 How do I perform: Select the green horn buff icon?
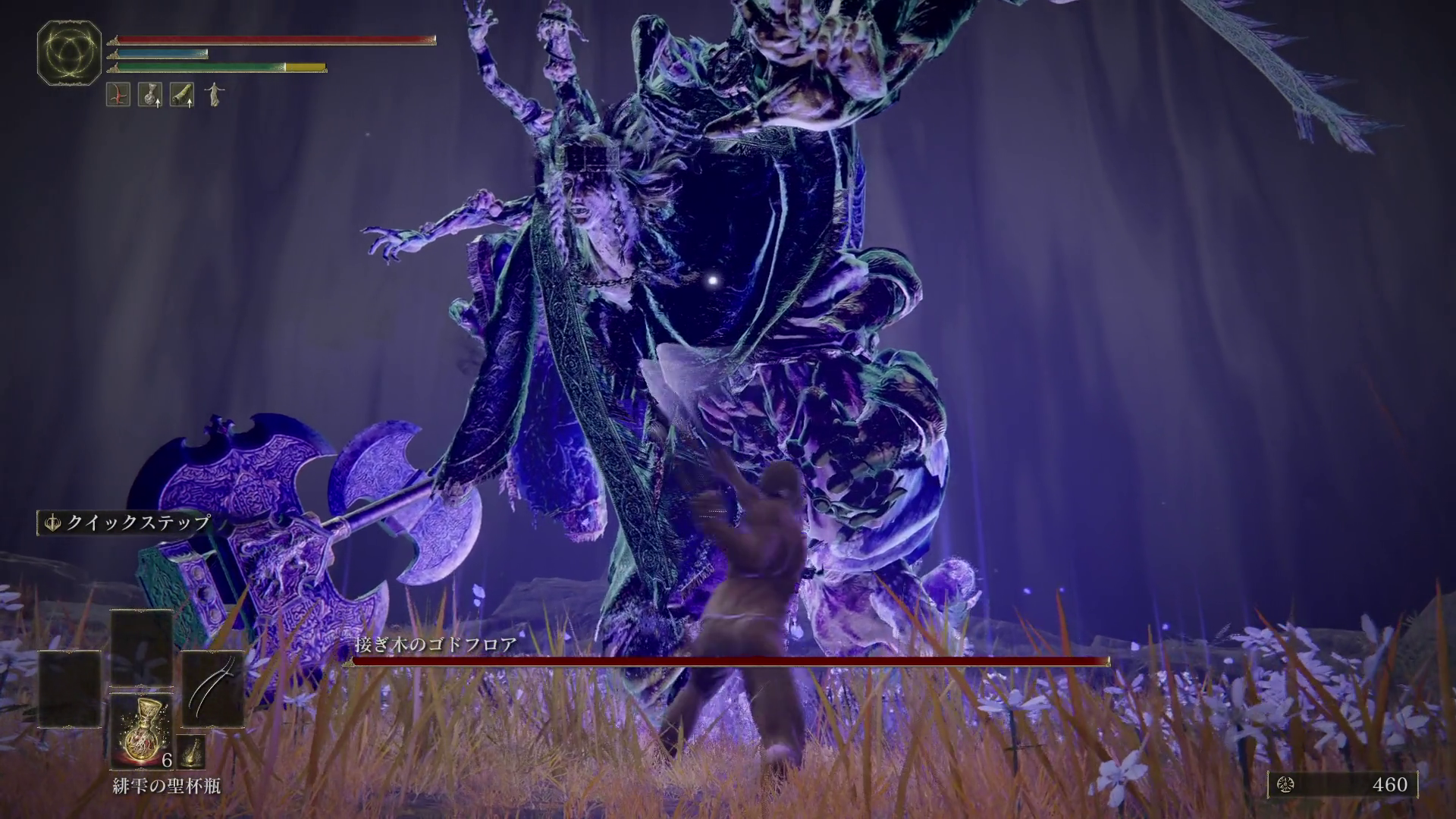point(182,95)
